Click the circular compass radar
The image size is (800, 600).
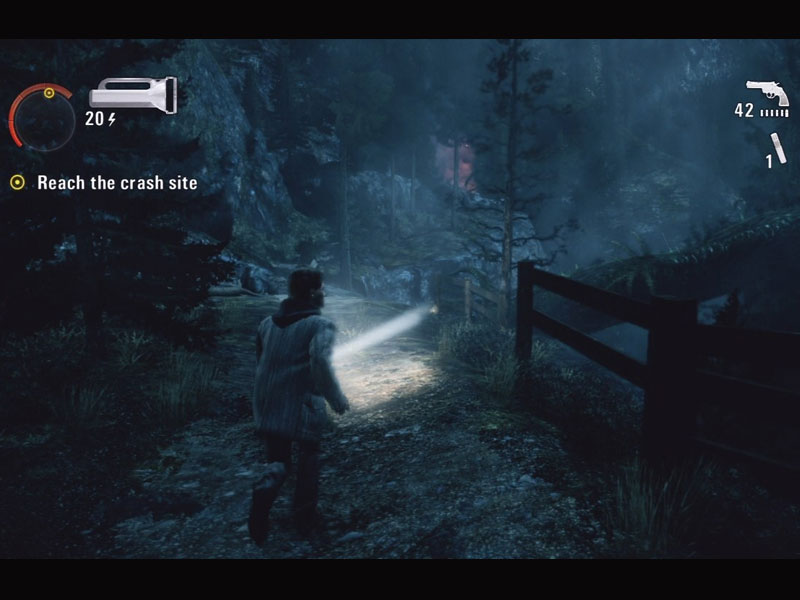click(x=42, y=117)
